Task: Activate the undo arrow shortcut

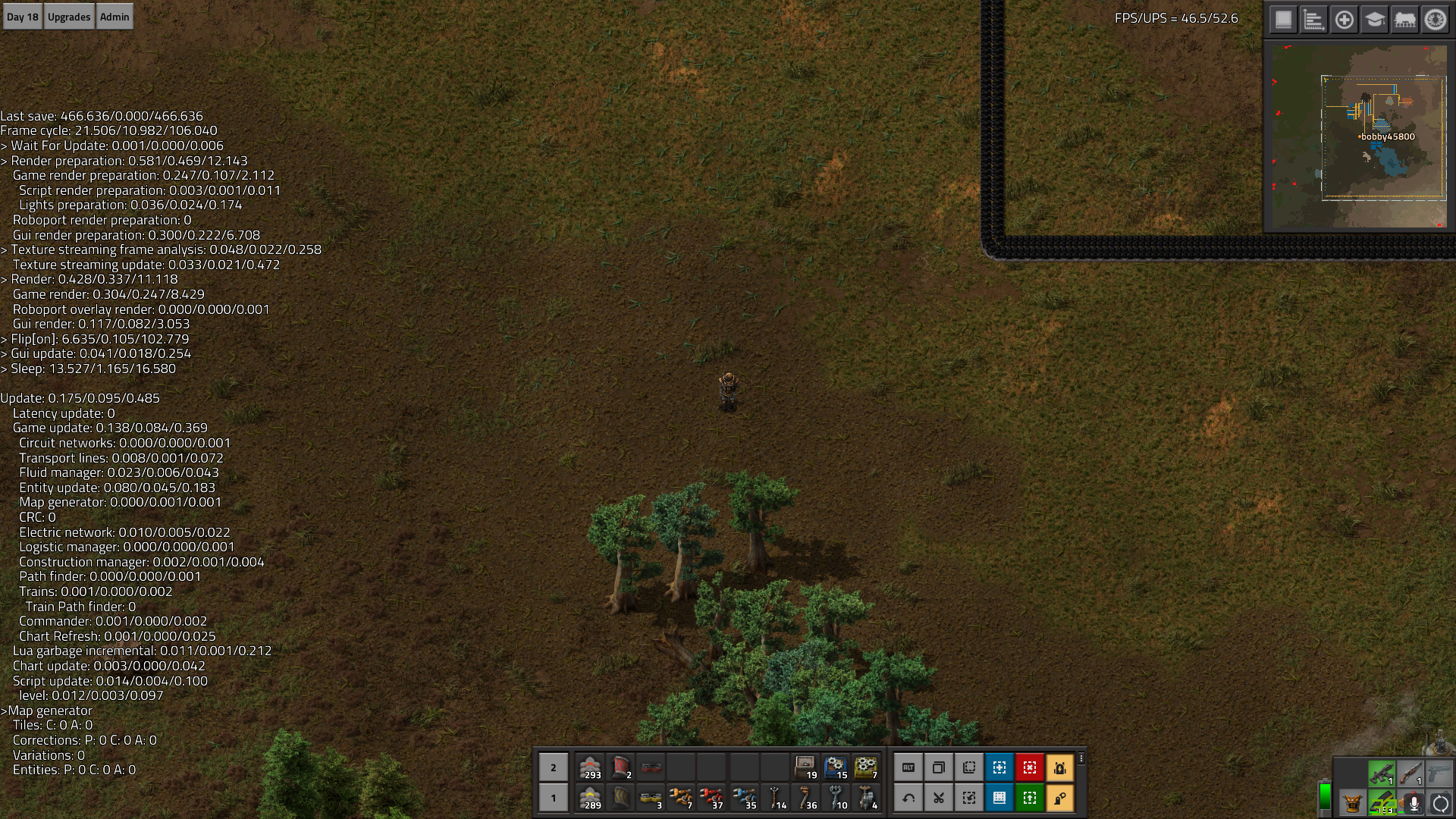Action: [908, 798]
